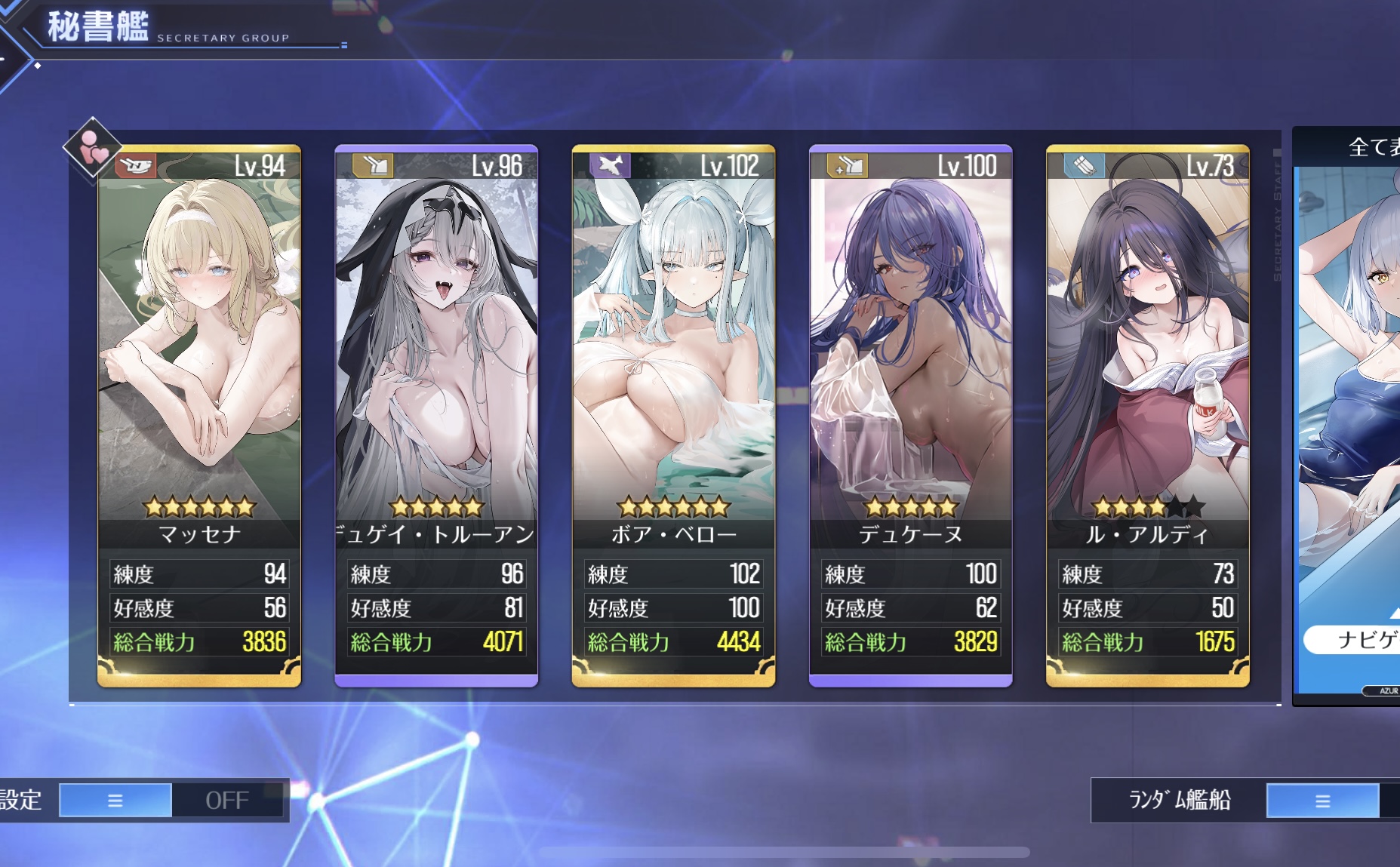This screenshot has width=1400, height=867.
Task: Click the ナビゲ navigation button
Action: click(1355, 640)
